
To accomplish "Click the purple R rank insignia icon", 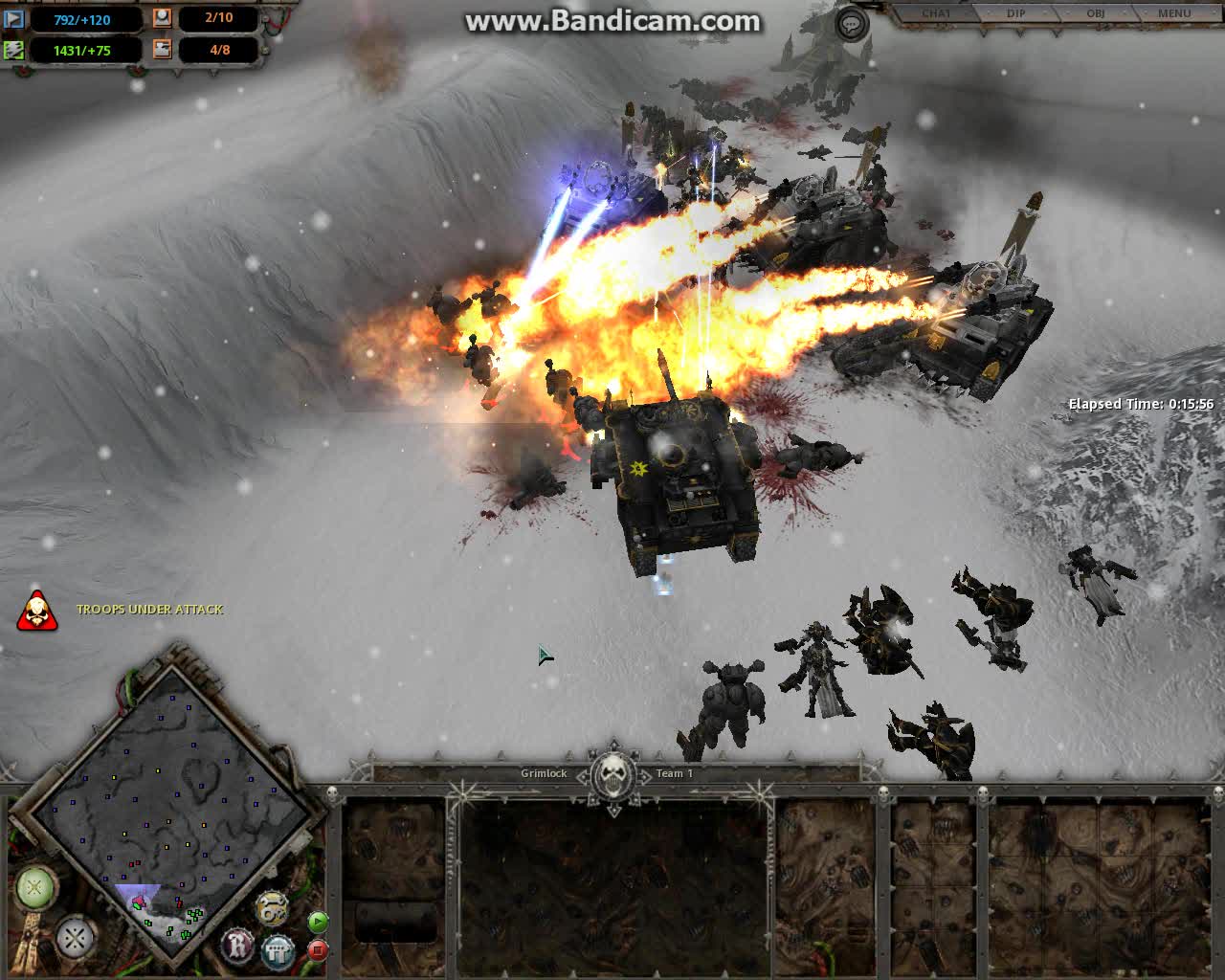I will [238, 945].
